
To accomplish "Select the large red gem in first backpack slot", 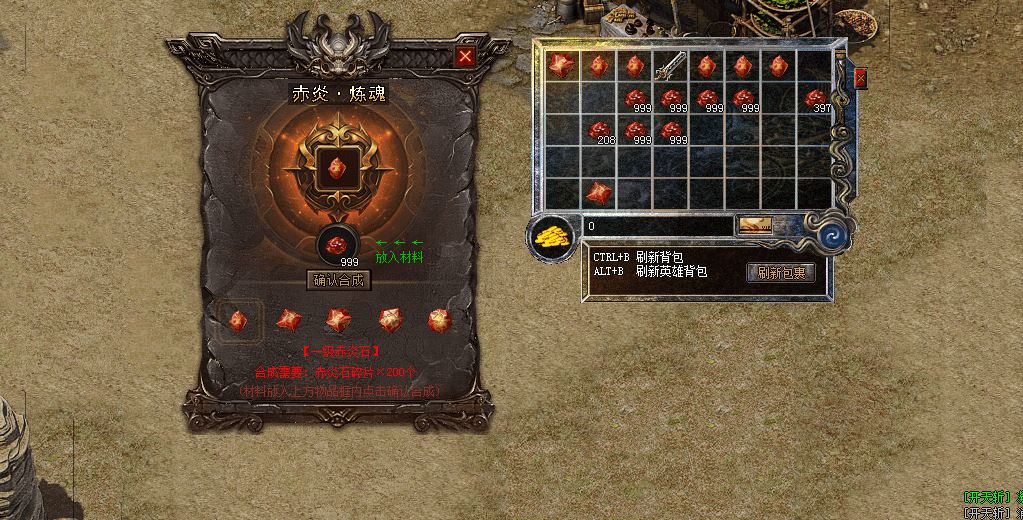I will click(x=562, y=66).
